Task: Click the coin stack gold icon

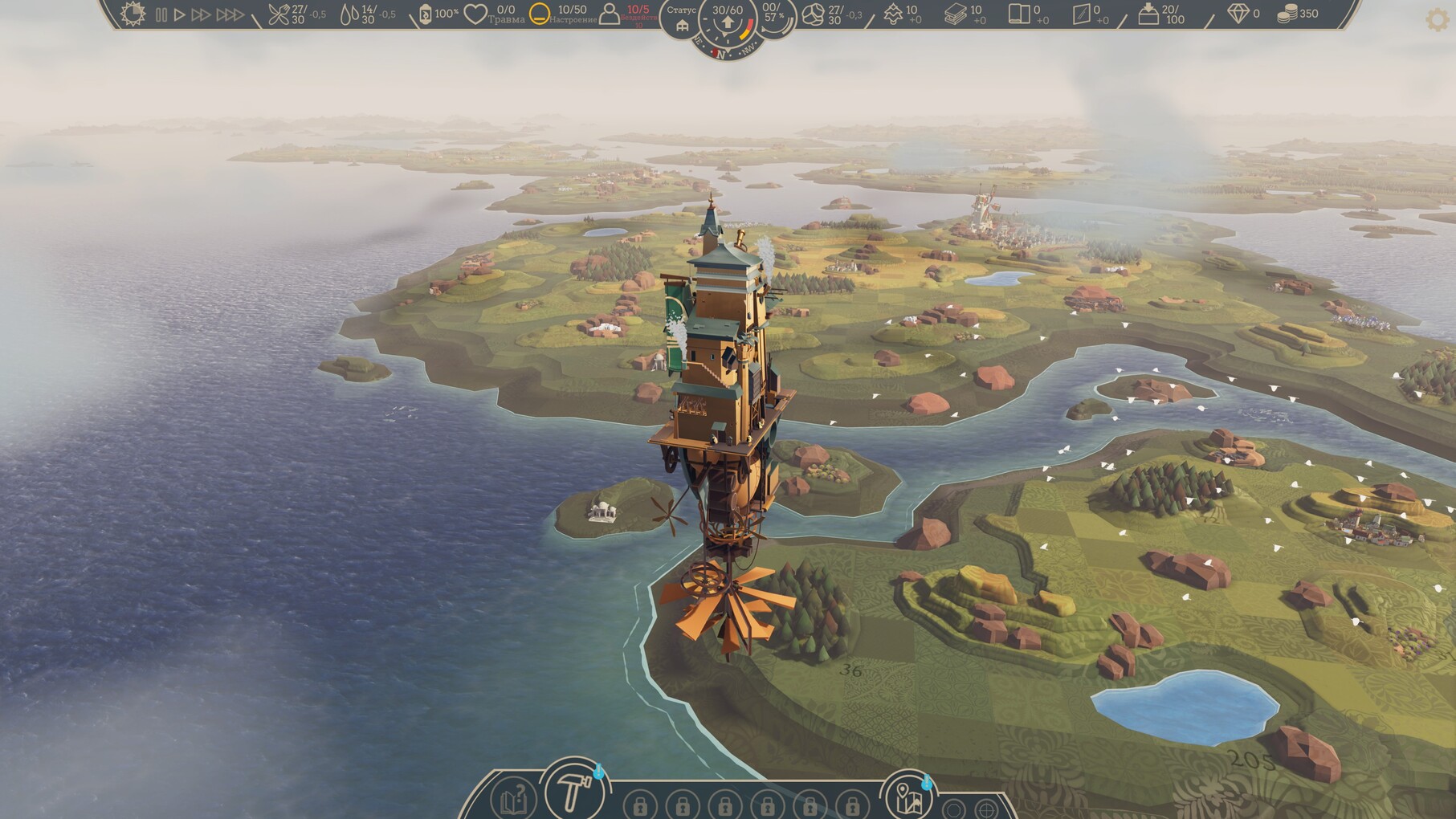Action: click(x=1287, y=14)
